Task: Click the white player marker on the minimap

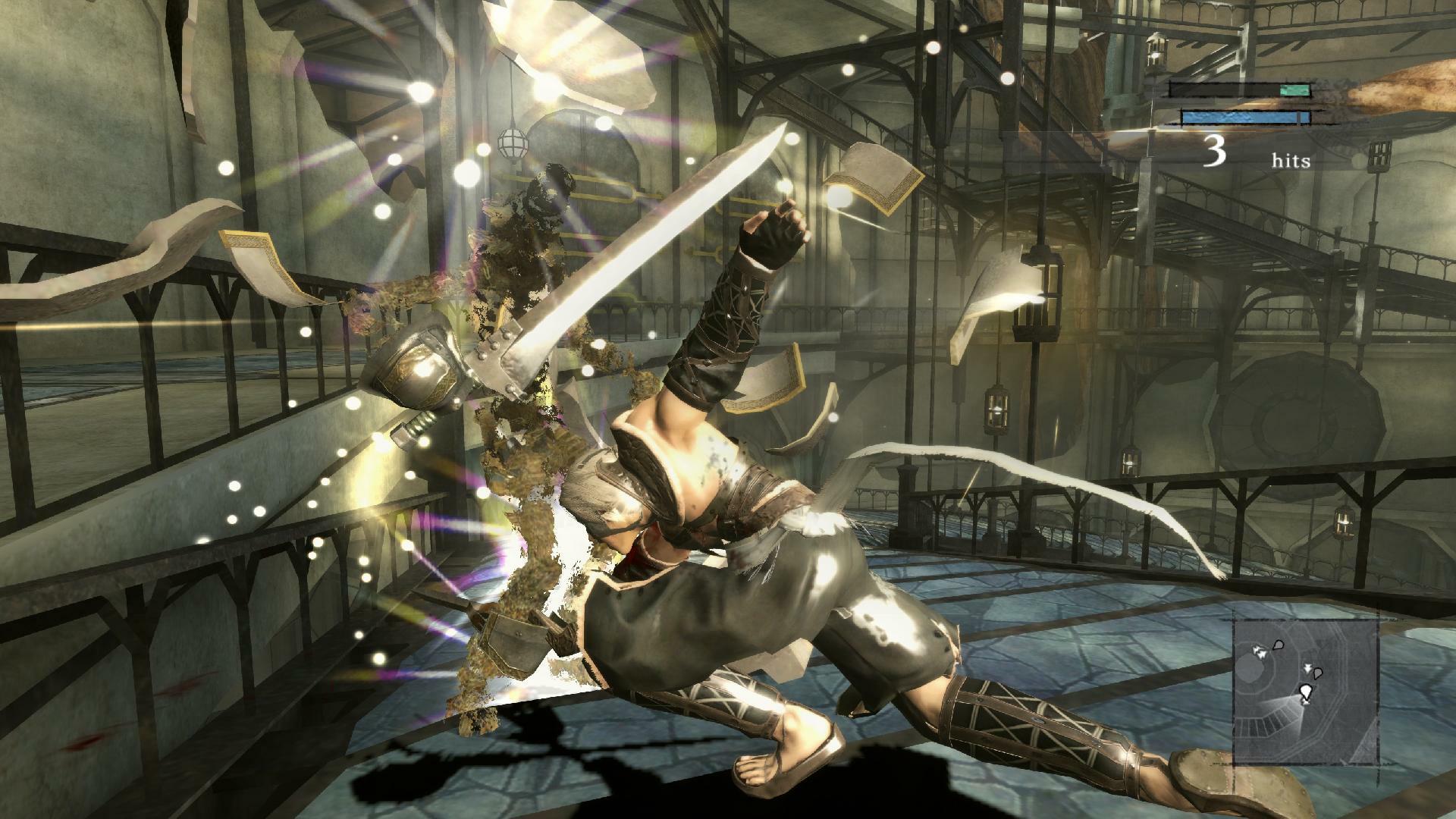Action: pyautogui.click(x=1306, y=691)
